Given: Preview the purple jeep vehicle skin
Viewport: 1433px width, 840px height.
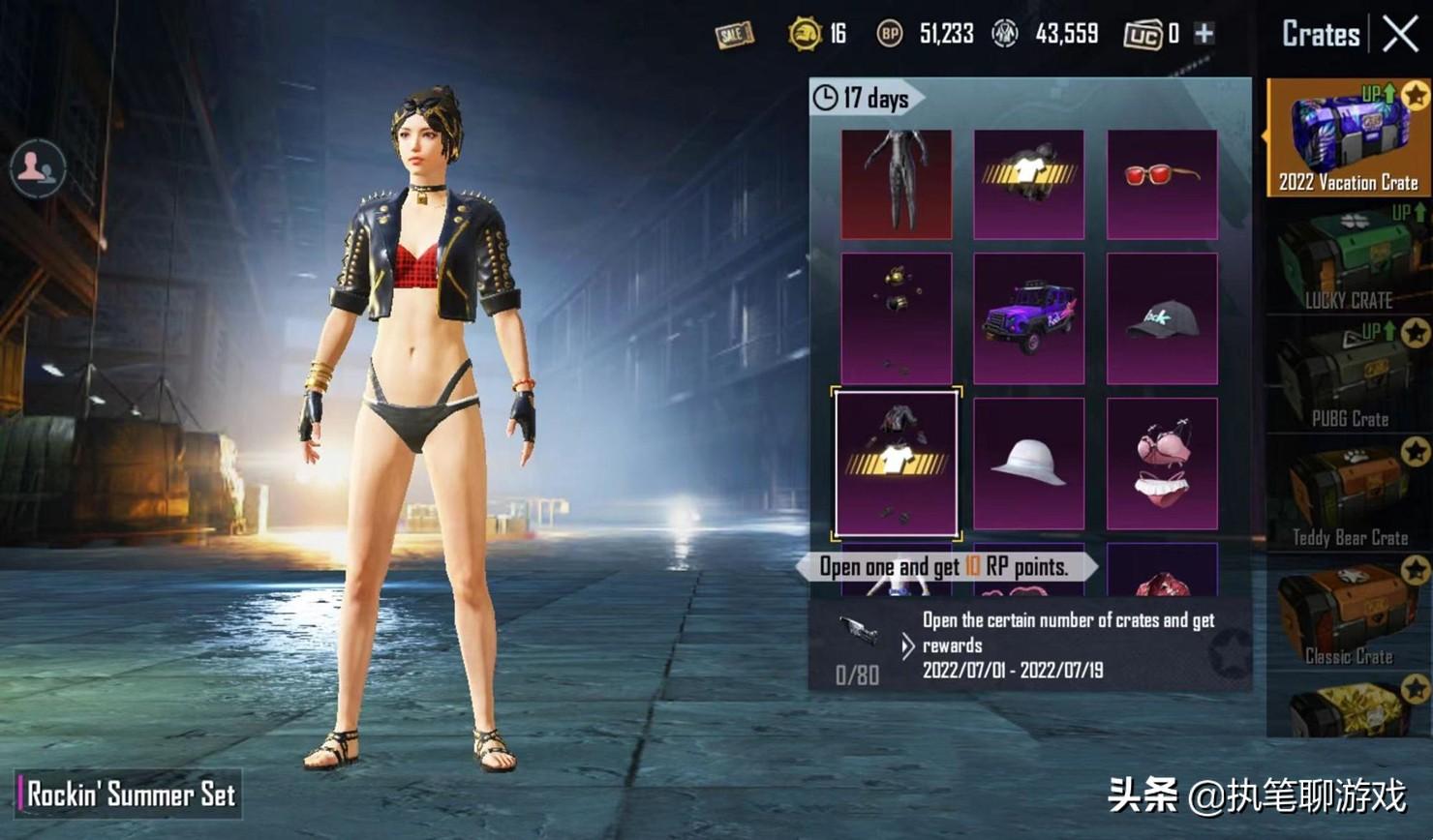Looking at the screenshot, I should pyautogui.click(x=1028, y=318).
